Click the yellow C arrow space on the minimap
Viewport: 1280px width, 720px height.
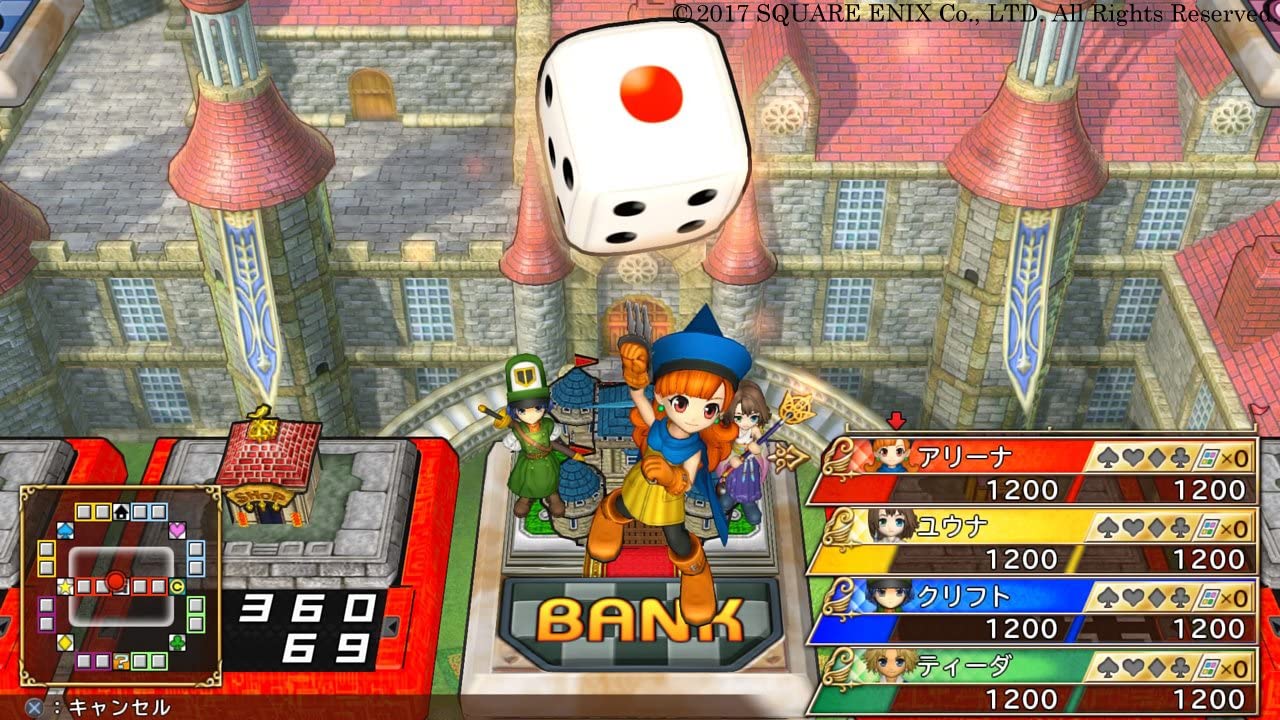(177, 586)
